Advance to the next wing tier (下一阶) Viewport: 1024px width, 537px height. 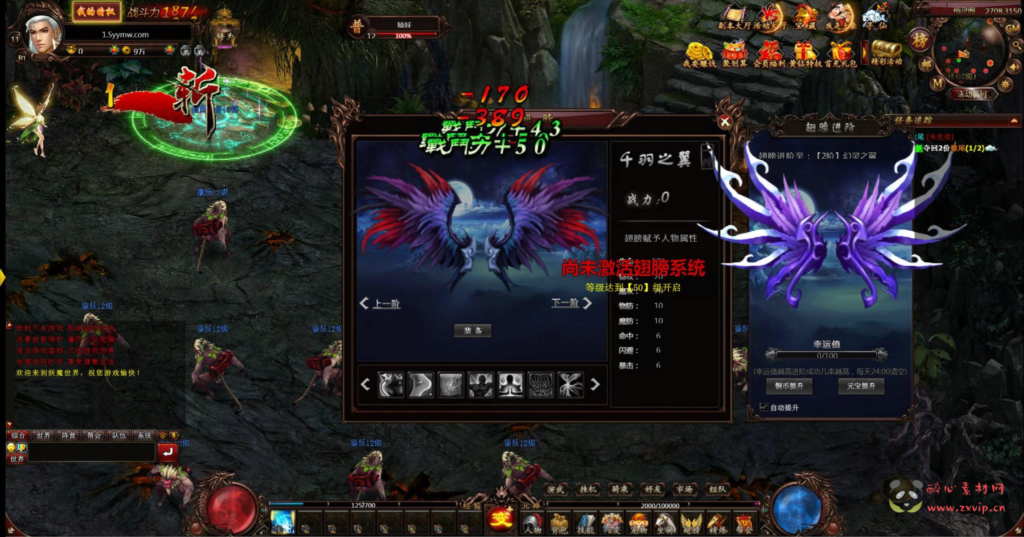point(566,303)
